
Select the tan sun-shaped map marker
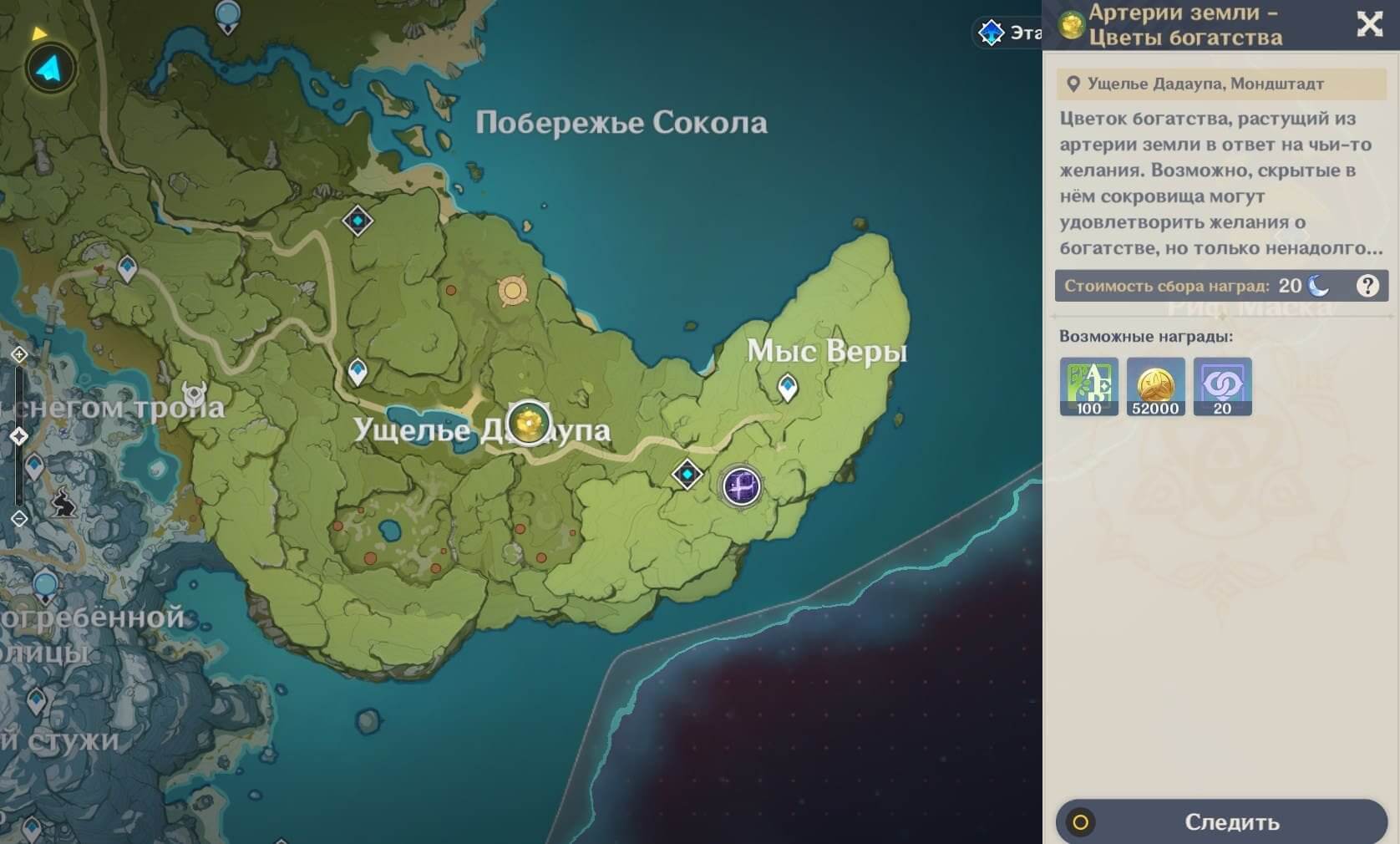[x=512, y=291]
